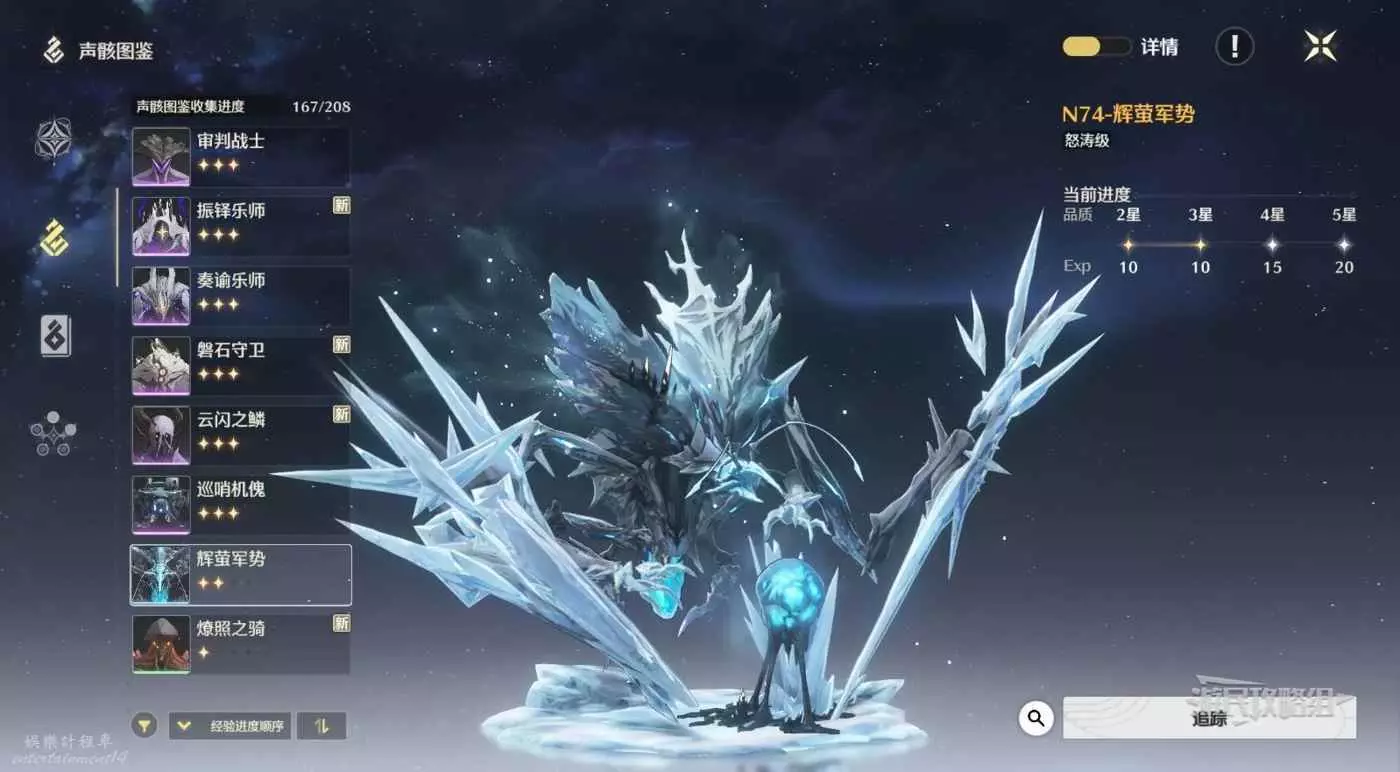Open the 经验进度顺序 sort dropdown

tap(229, 725)
